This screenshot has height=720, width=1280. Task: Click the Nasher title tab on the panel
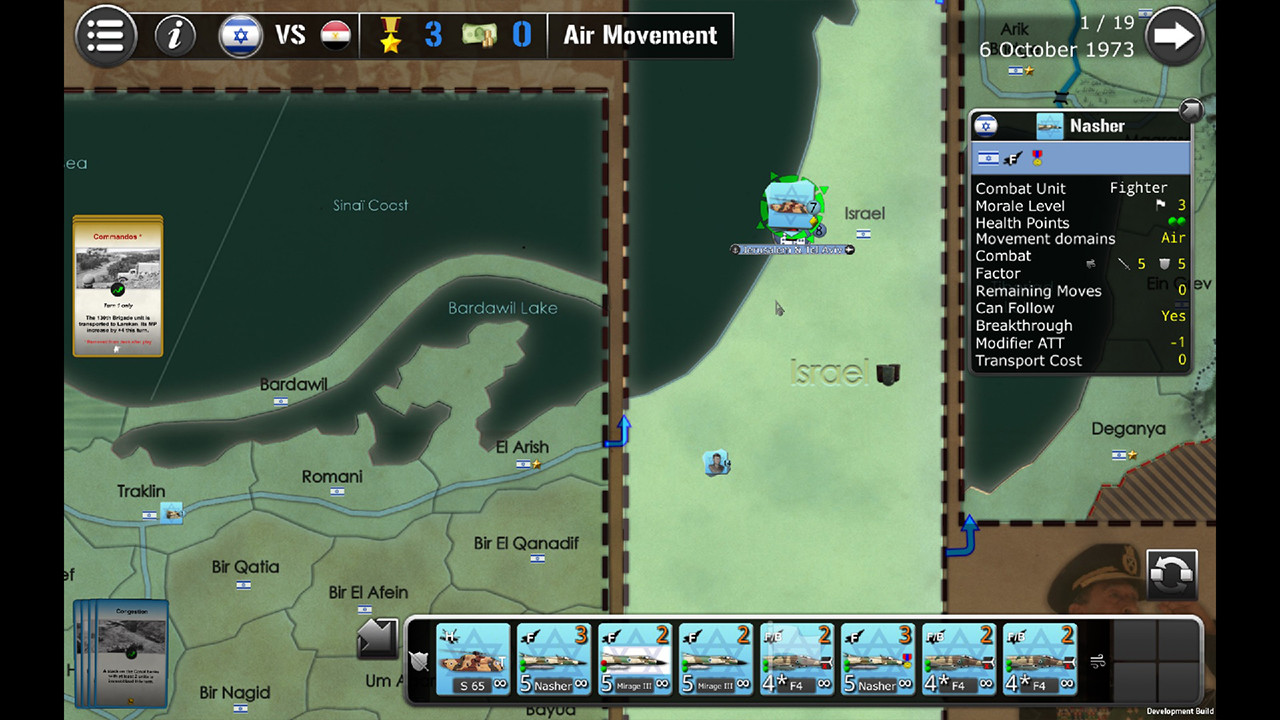[1097, 125]
